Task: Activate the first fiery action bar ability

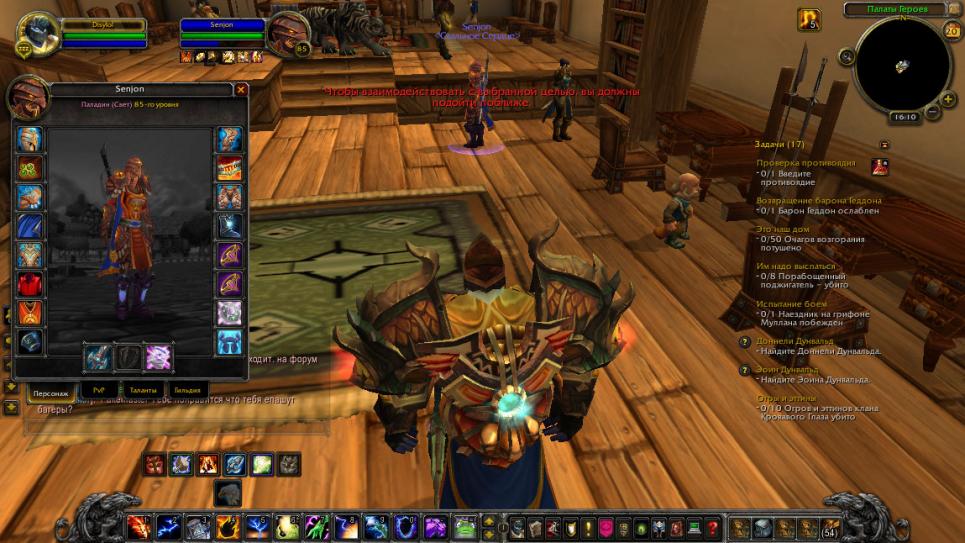Action: pyautogui.click(x=139, y=526)
